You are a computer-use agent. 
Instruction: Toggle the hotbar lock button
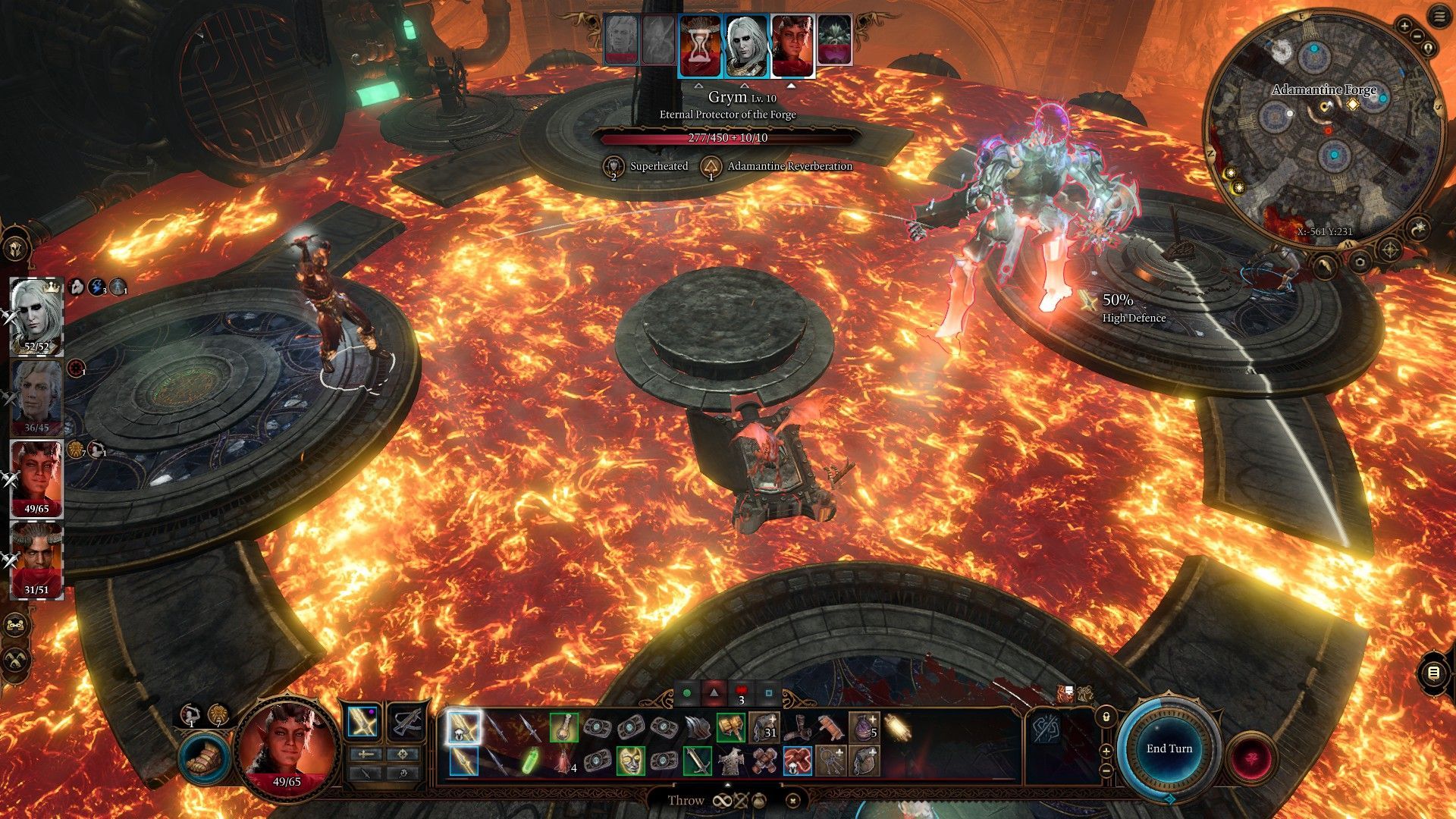pos(1106,716)
